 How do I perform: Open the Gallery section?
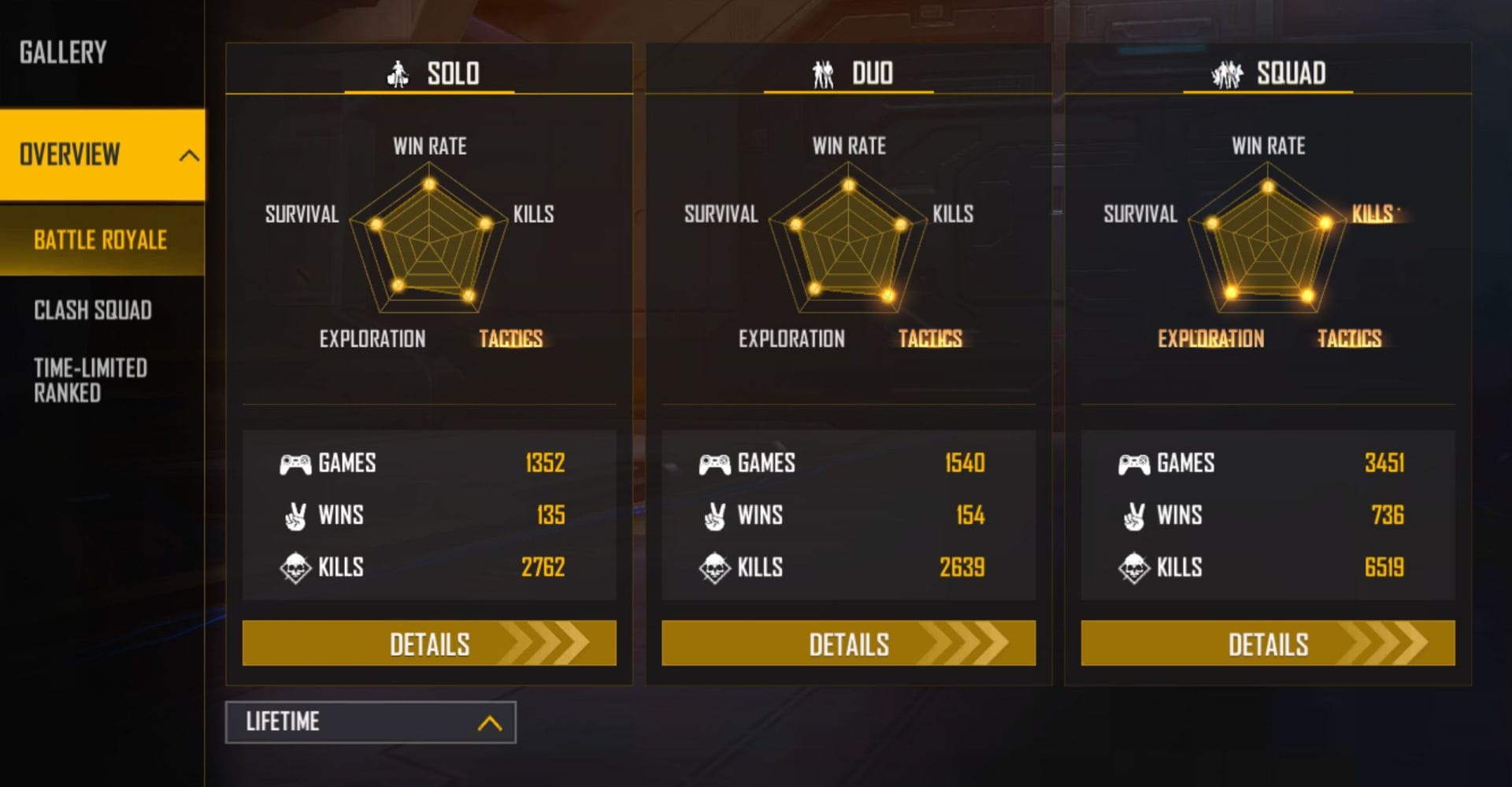[62, 54]
